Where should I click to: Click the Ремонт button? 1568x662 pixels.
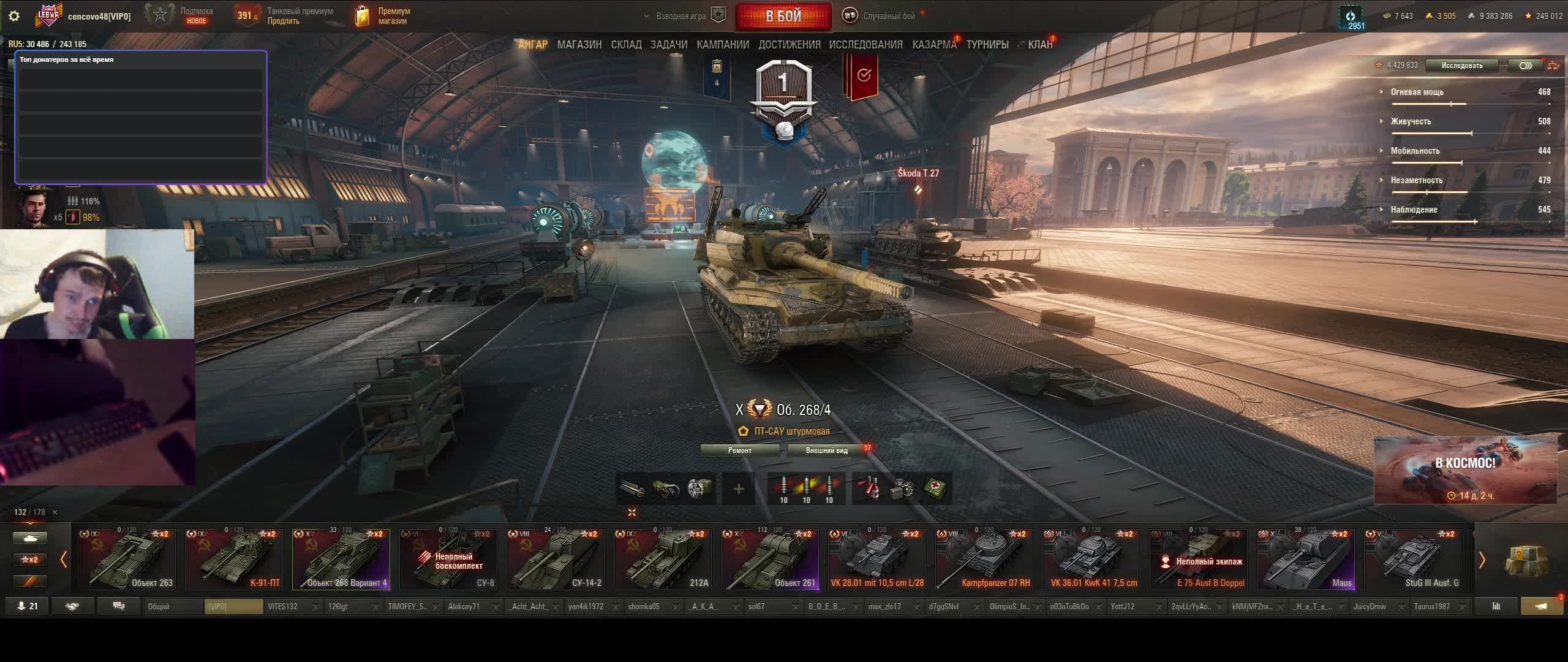tap(740, 451)
